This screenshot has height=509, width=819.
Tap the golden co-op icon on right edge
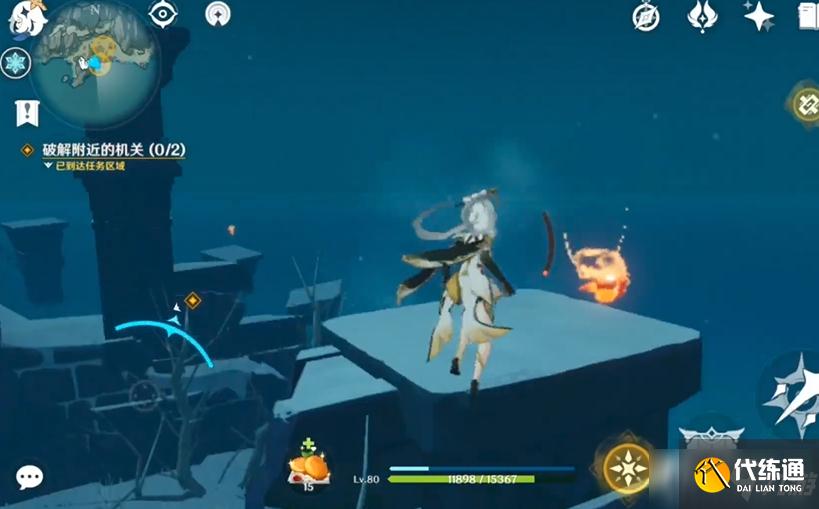coord(806,104)
